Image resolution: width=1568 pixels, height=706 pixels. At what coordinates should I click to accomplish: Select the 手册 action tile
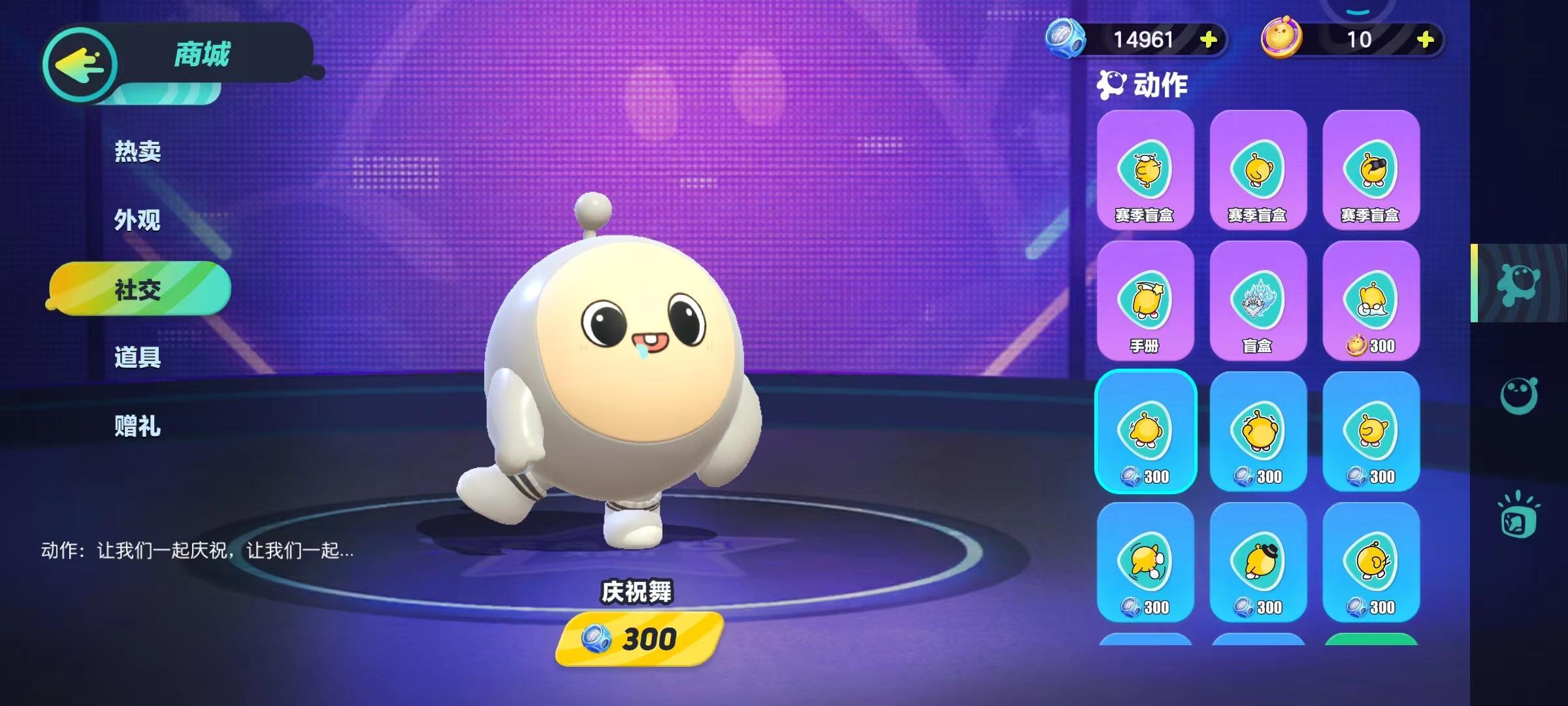1145,301
